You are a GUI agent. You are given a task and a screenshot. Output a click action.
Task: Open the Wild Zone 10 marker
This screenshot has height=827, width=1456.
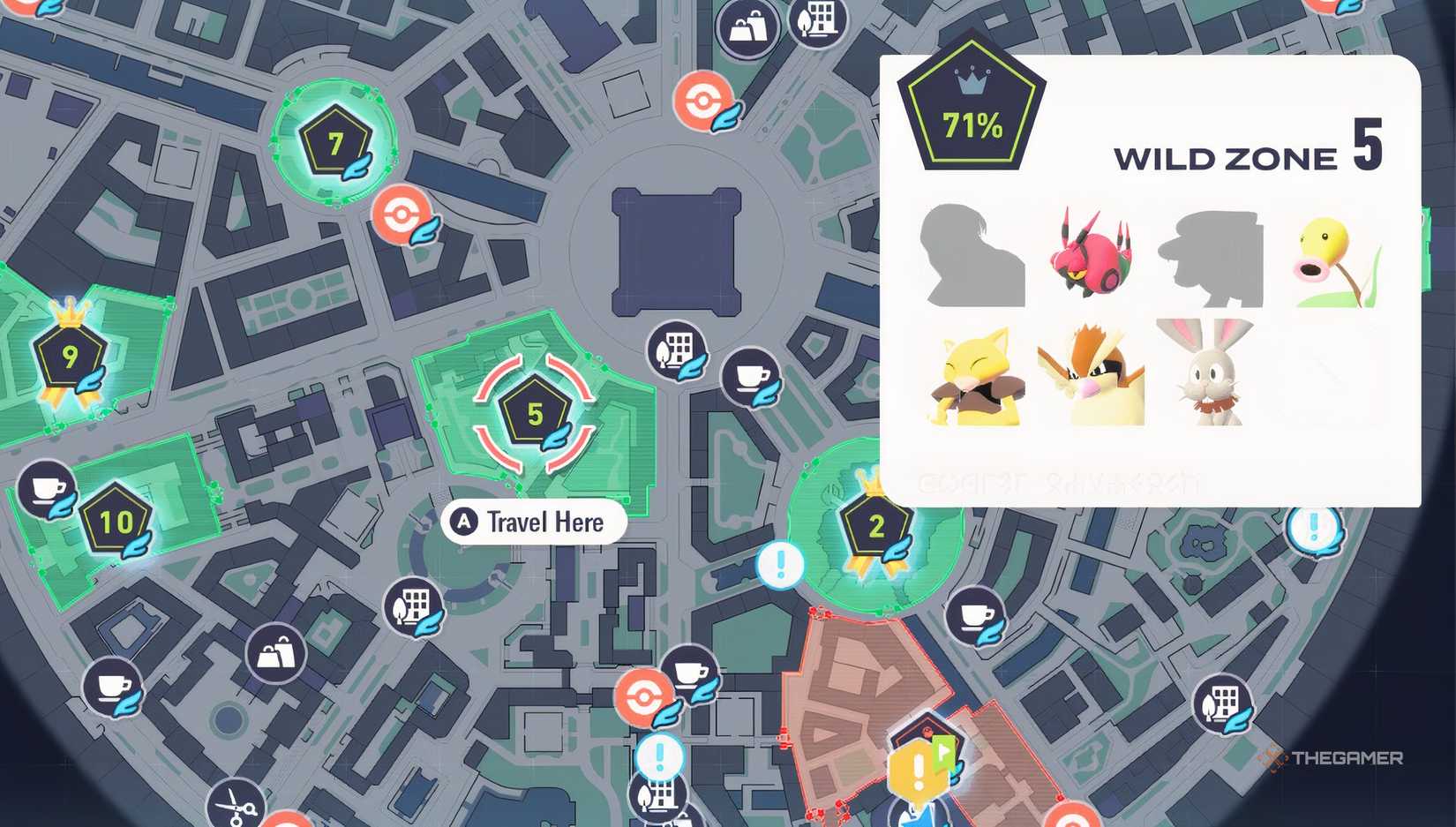(x=116, y=522)
